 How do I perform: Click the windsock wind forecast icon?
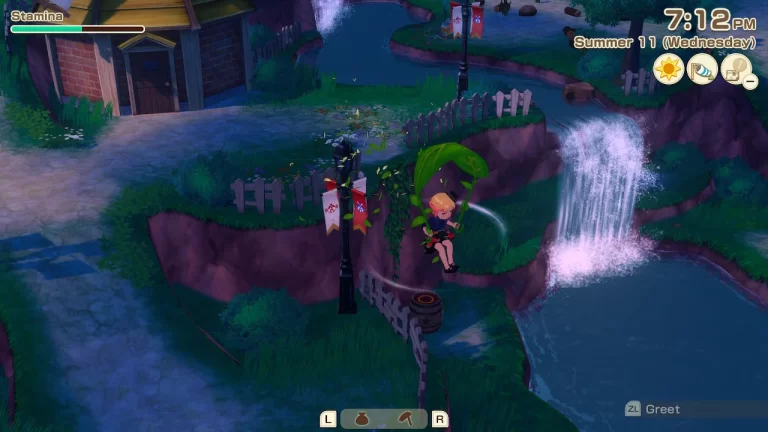[702, 68]
